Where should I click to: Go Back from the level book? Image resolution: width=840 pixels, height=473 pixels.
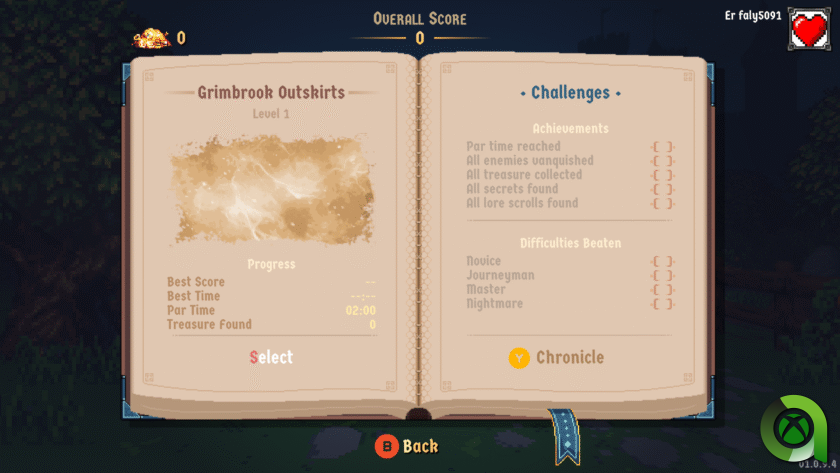point(407,446)
